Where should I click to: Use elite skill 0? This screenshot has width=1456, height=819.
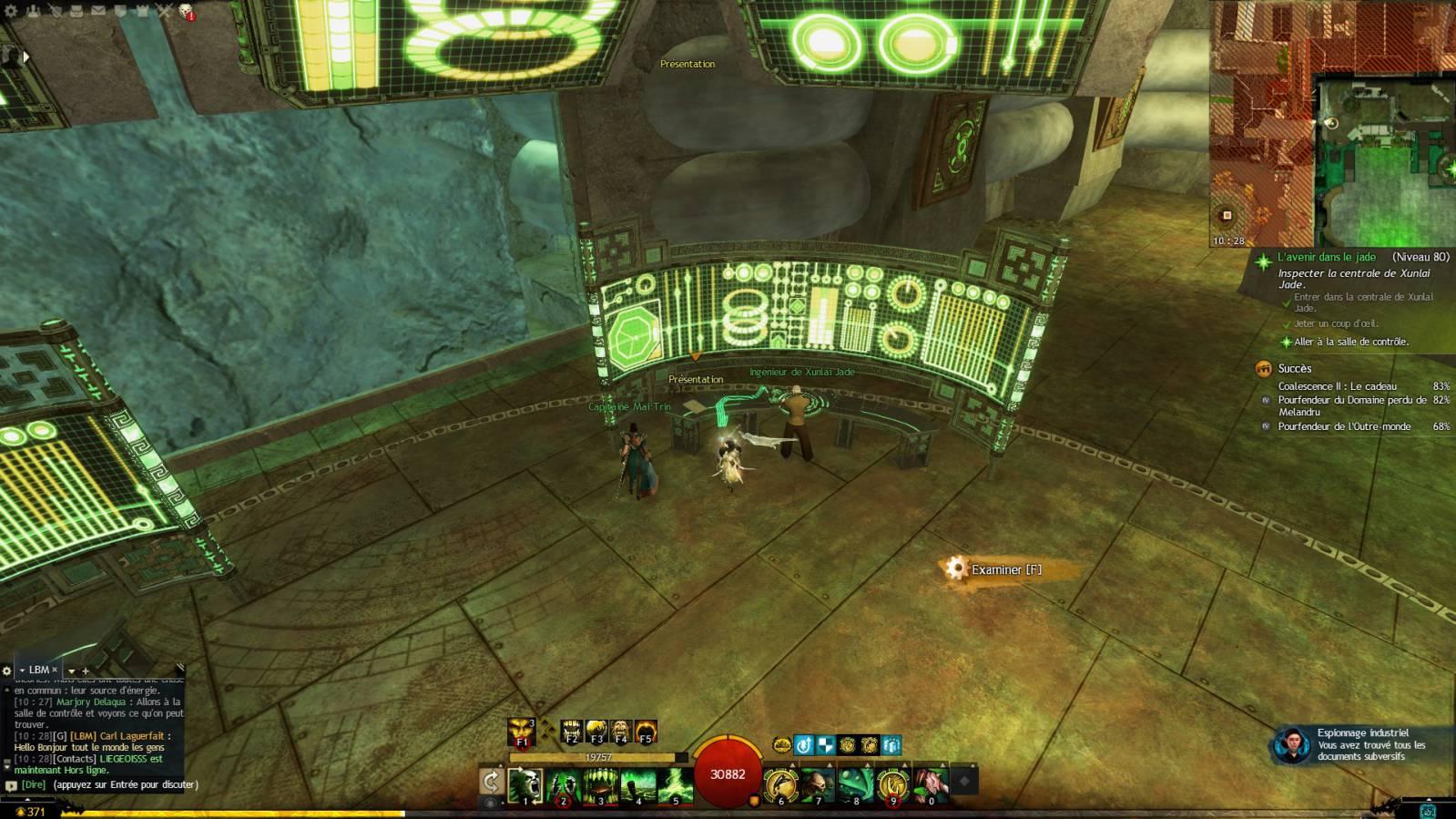point(931,785)
